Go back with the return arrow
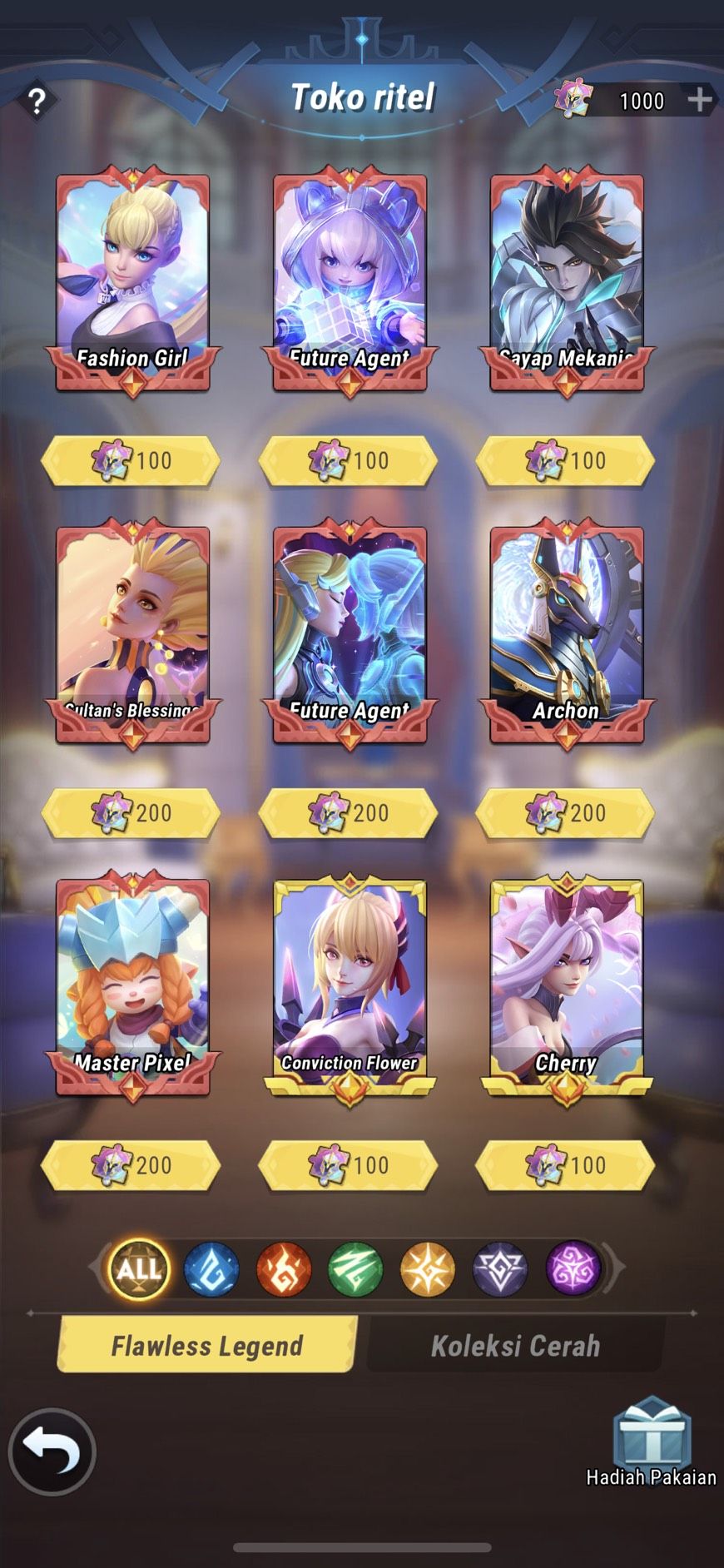 click(x=52, y=1451)
